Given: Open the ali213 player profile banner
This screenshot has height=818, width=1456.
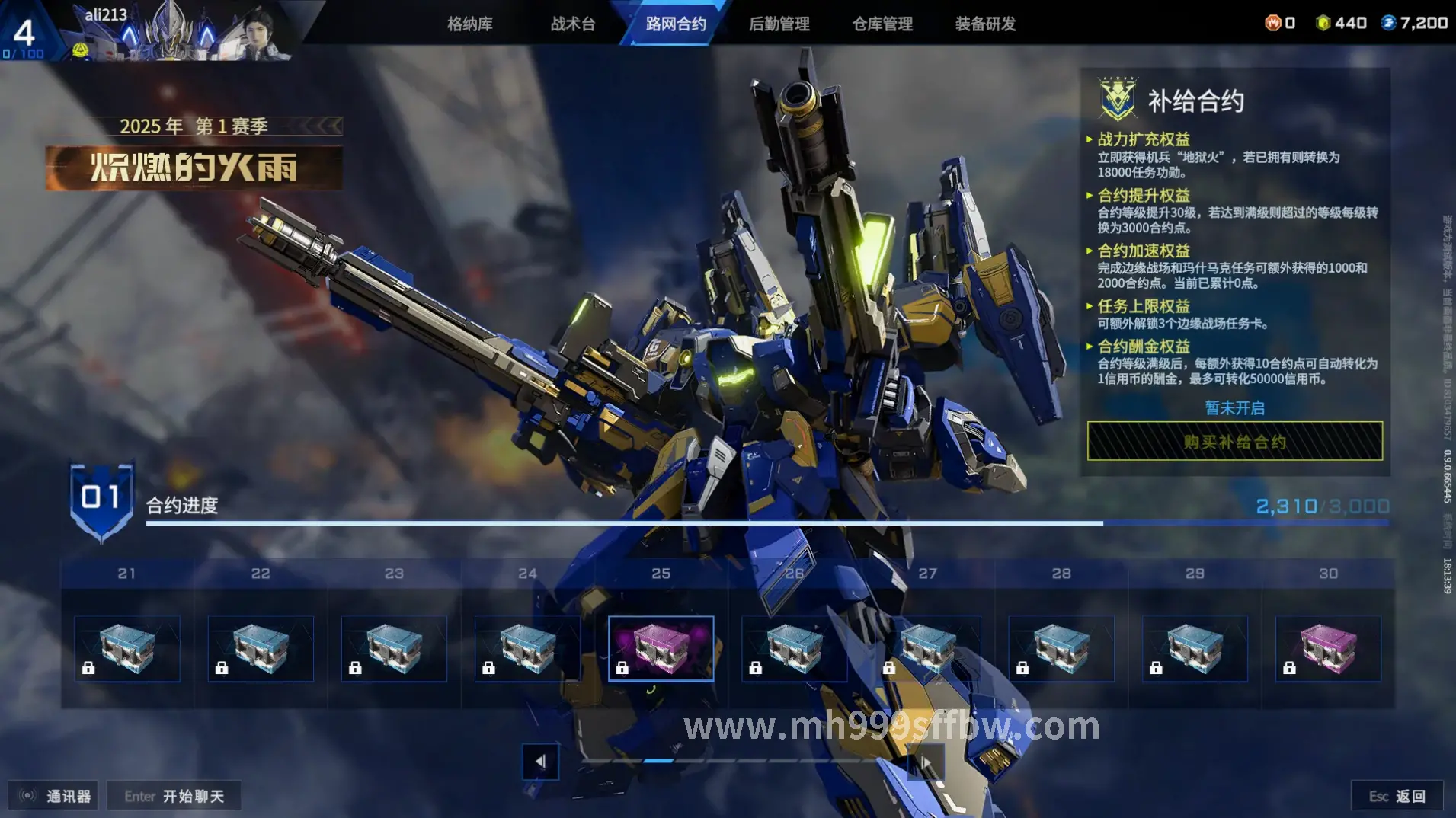Looking at the screenshot, I should click(x=175, y=32).
